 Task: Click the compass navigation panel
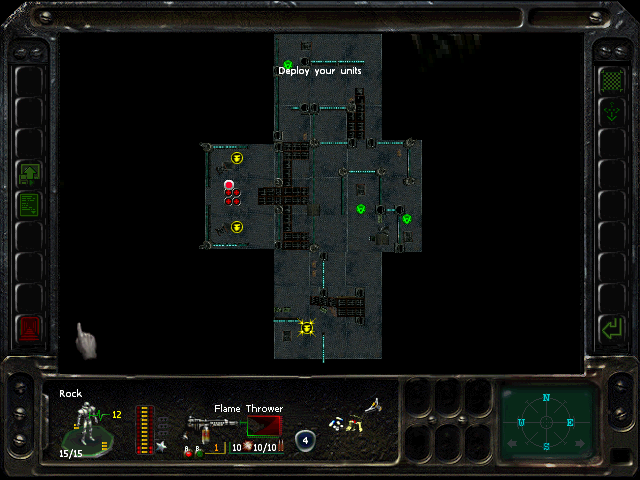pyautogui.click(x=546, y=421)
